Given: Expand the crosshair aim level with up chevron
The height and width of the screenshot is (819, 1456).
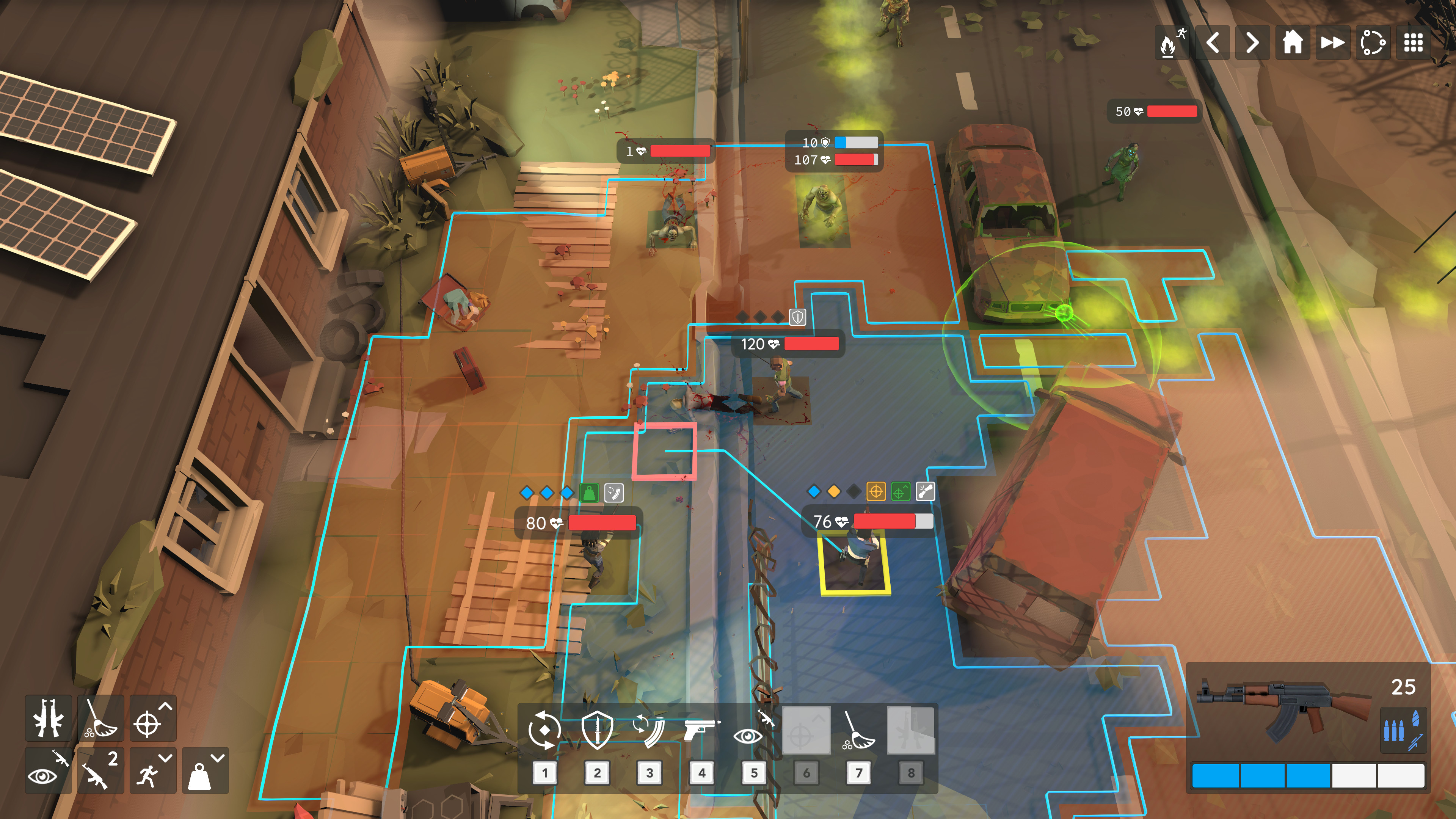Looking at the screenshot, I should (x=152, y=720).
